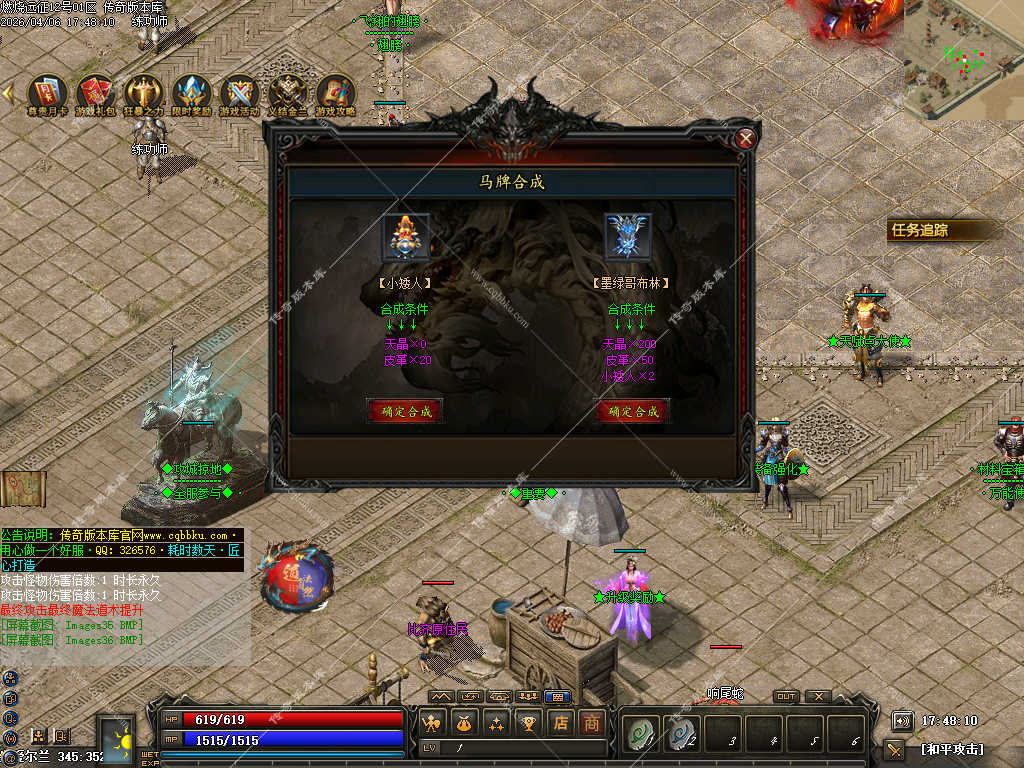Close the 马牌合成 synthesis window
This screenshot has width=1024, height=768.
[x=745, y=139]
